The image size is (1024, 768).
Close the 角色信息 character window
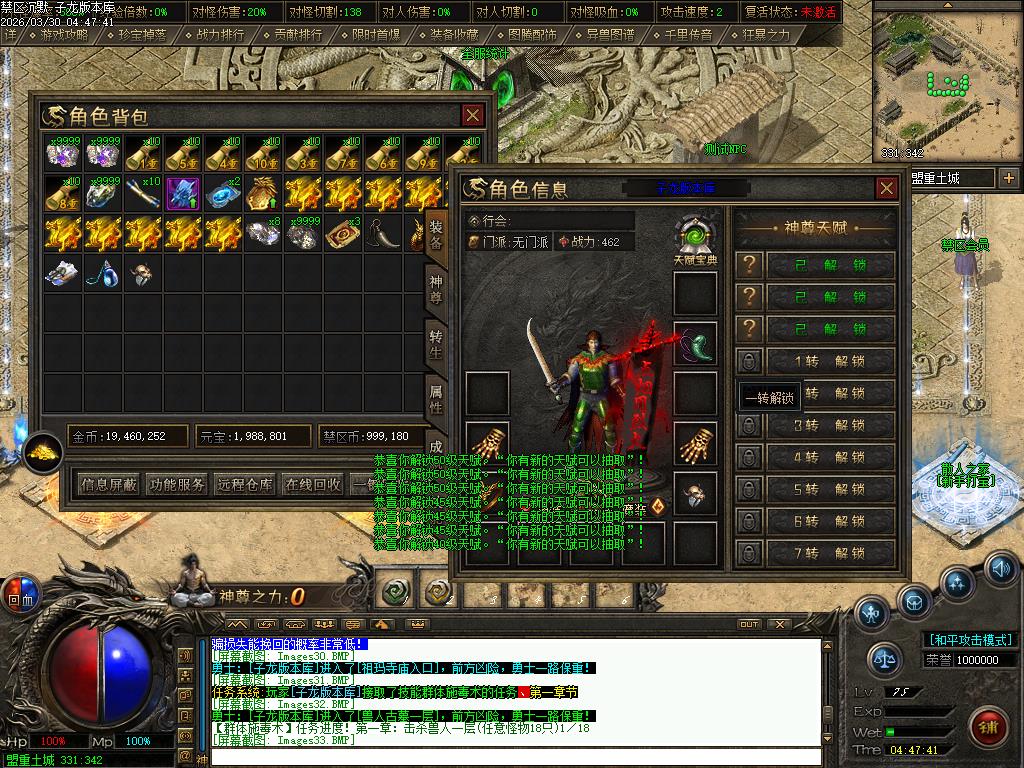pos(886,188)
